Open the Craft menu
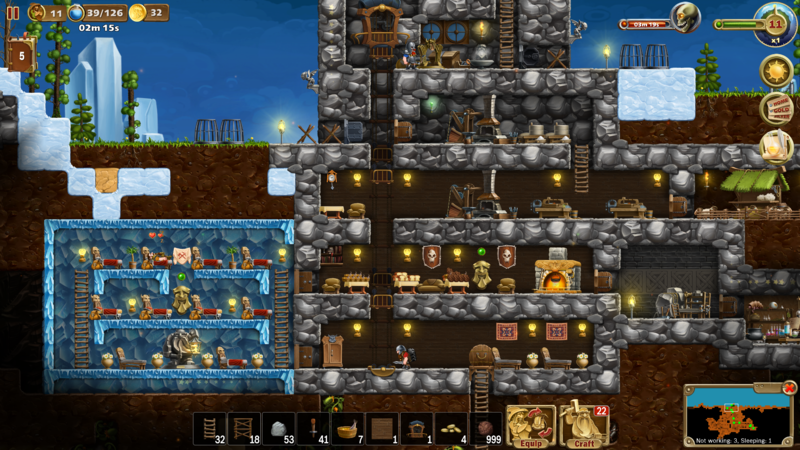Viewport: 800px width, 450px height. (584, 426)
